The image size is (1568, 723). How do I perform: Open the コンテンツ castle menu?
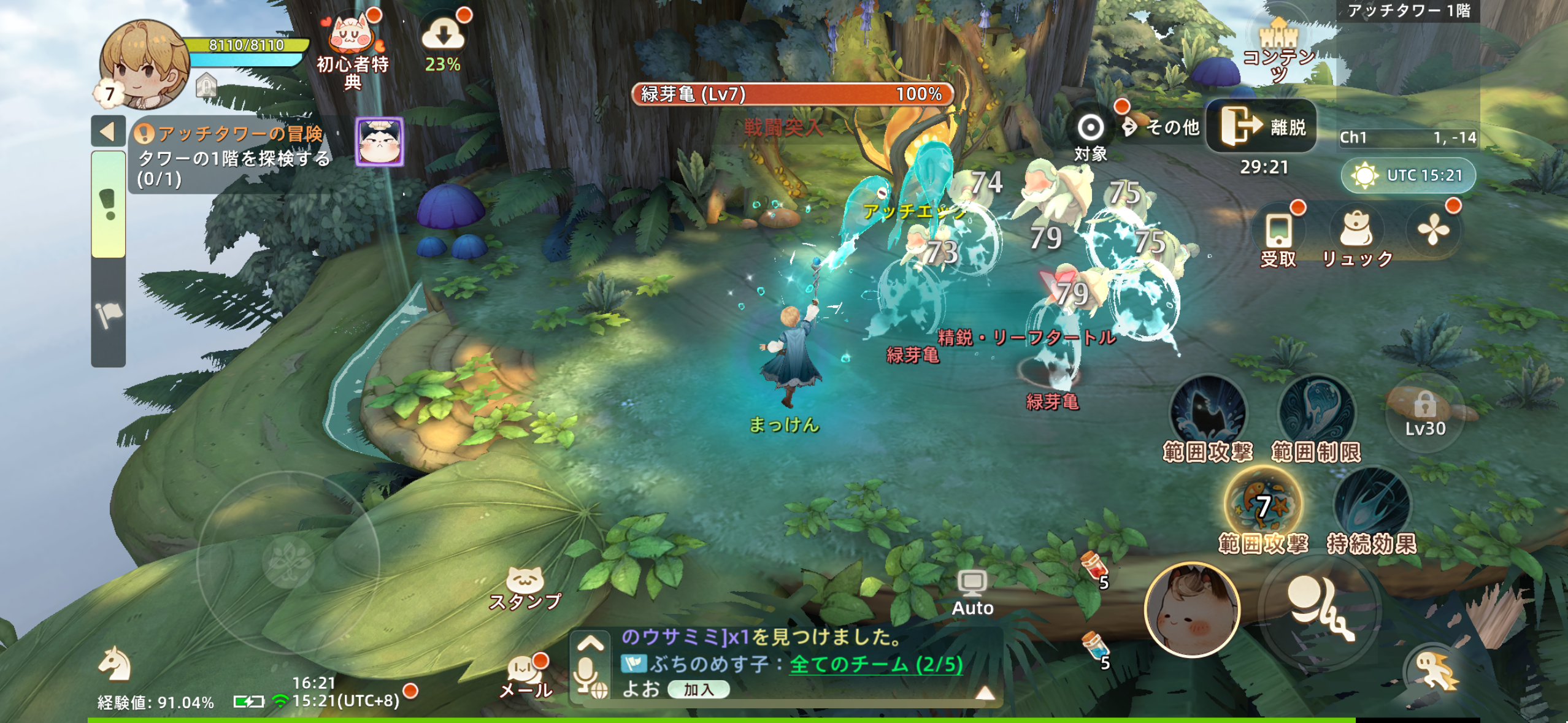coord(1278,49)
